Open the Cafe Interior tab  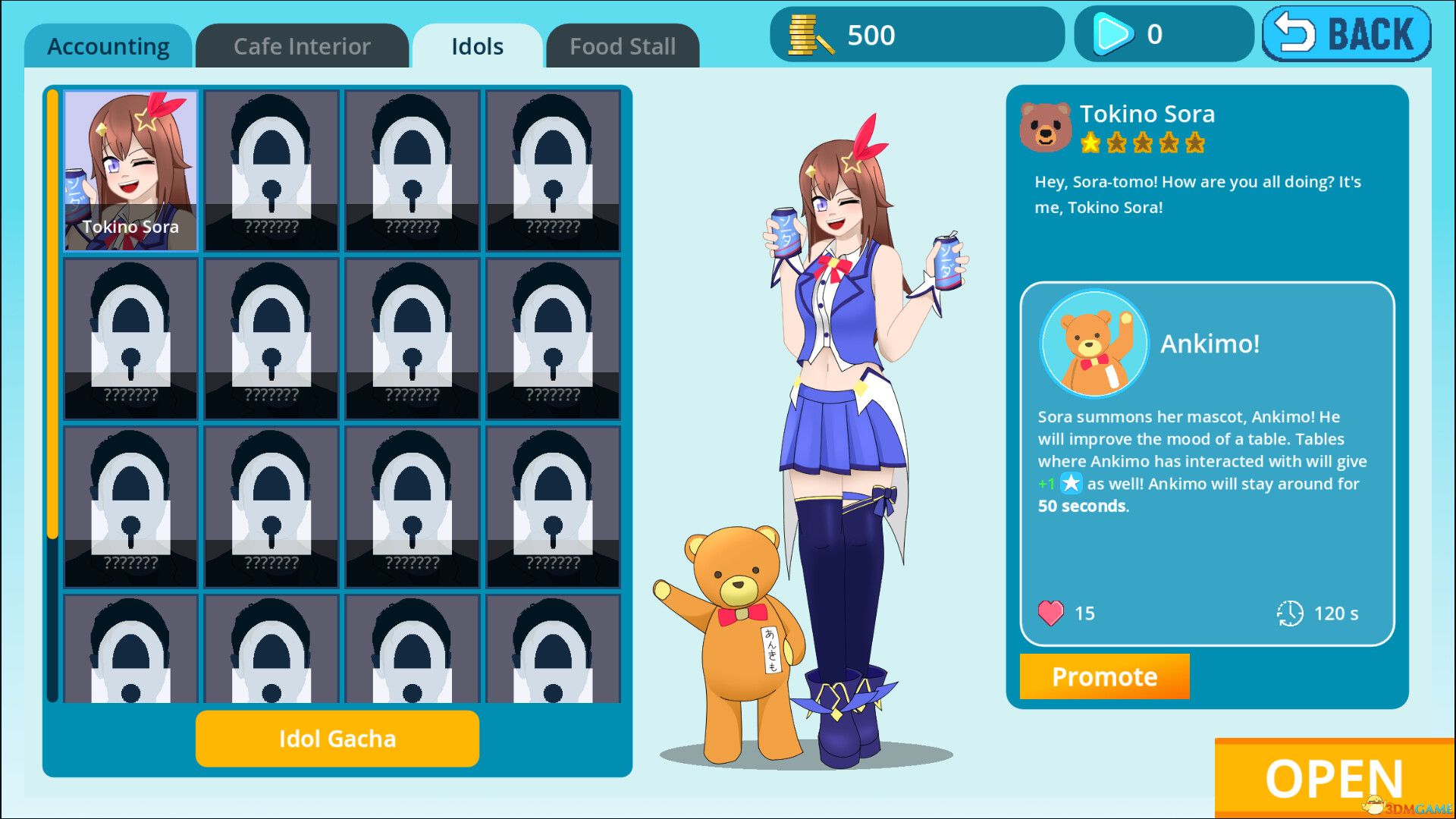(x=301, y=45)
